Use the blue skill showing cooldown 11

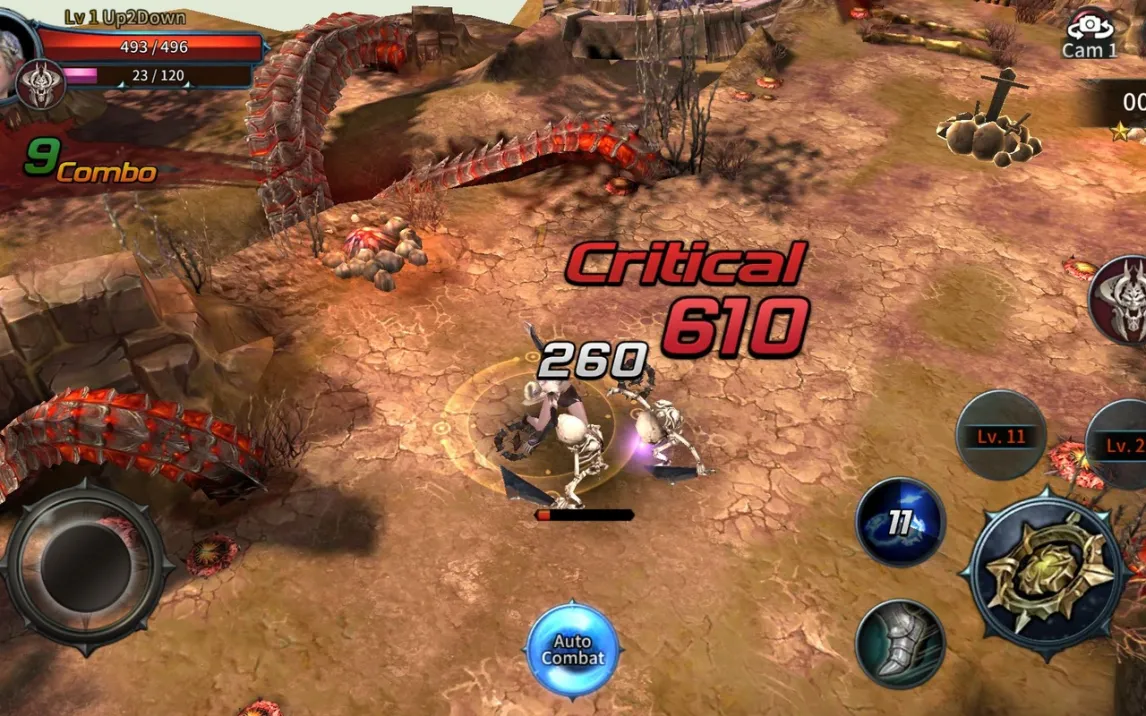[x=900, y=522]
